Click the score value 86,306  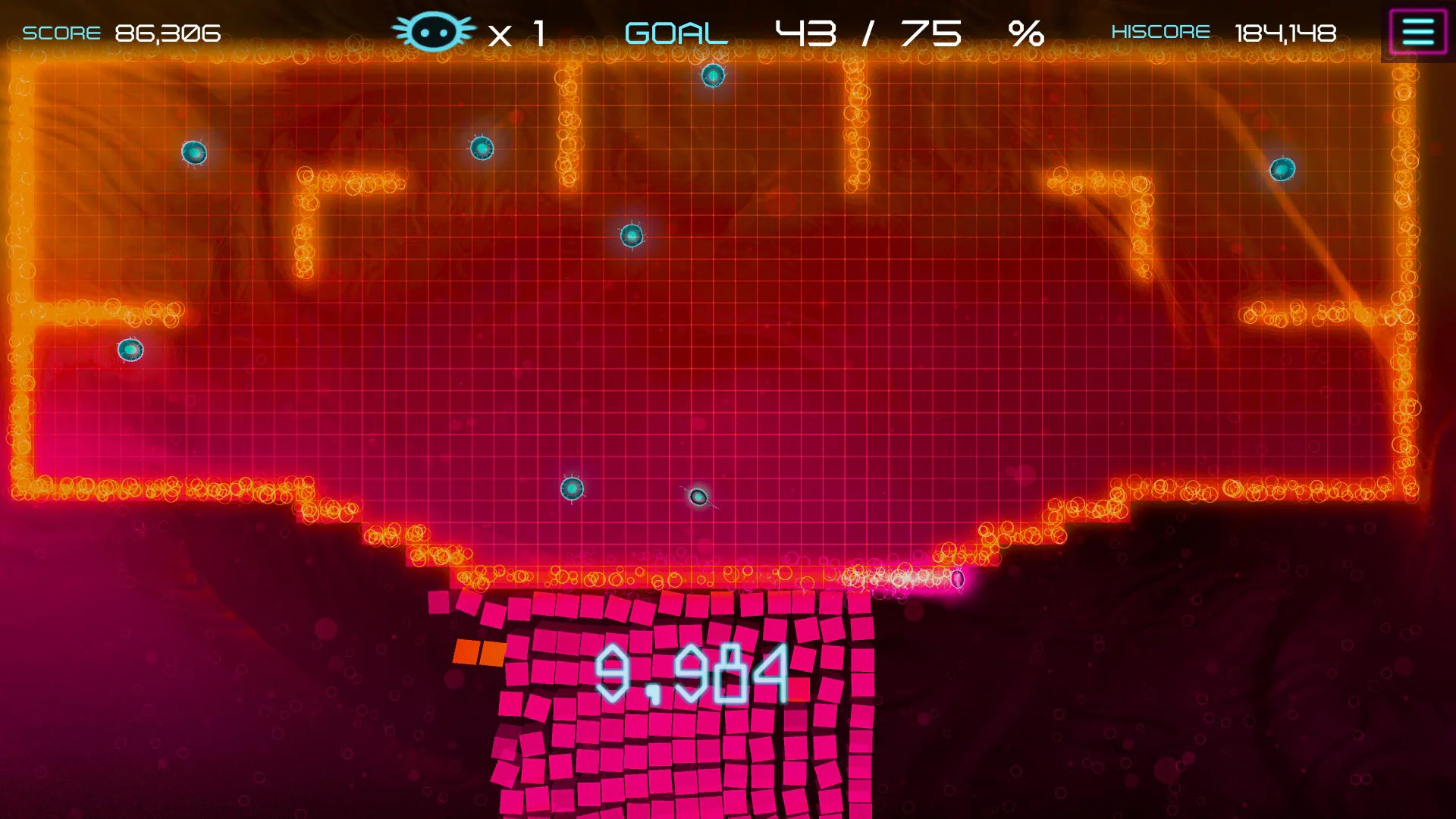[x=167, y=33]
